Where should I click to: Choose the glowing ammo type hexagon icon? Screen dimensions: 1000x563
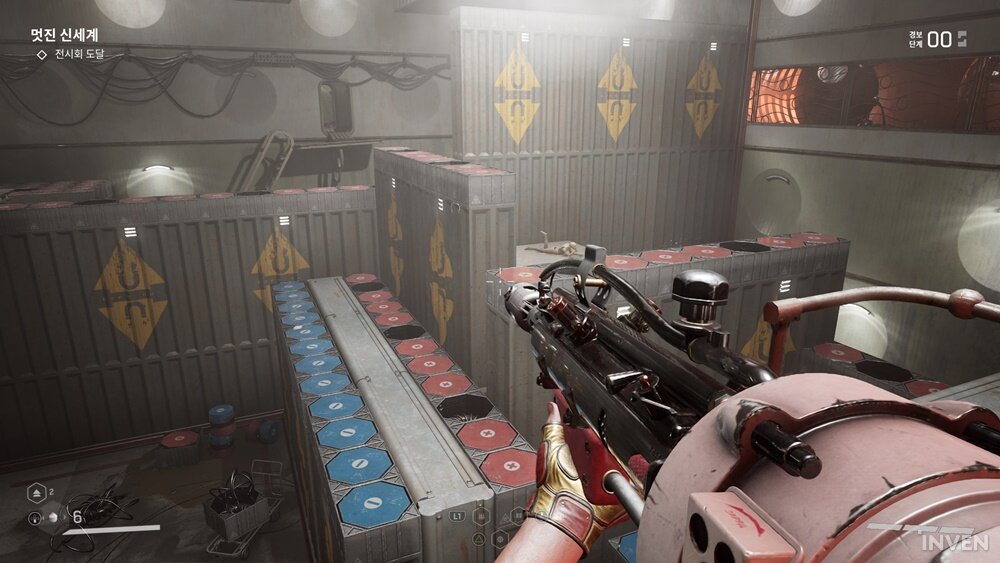point(52,518)
